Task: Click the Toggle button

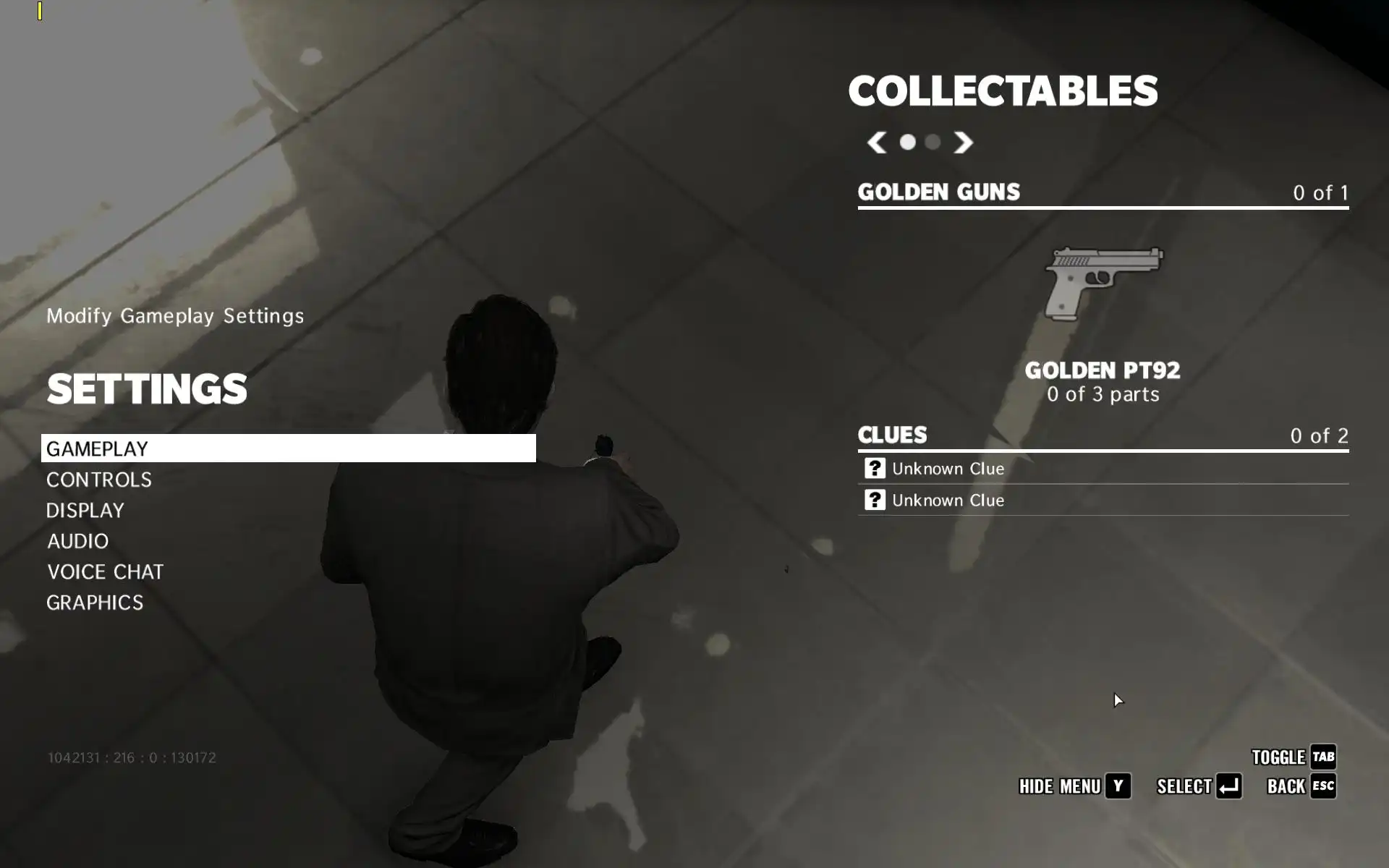Action: [1294, 757]
